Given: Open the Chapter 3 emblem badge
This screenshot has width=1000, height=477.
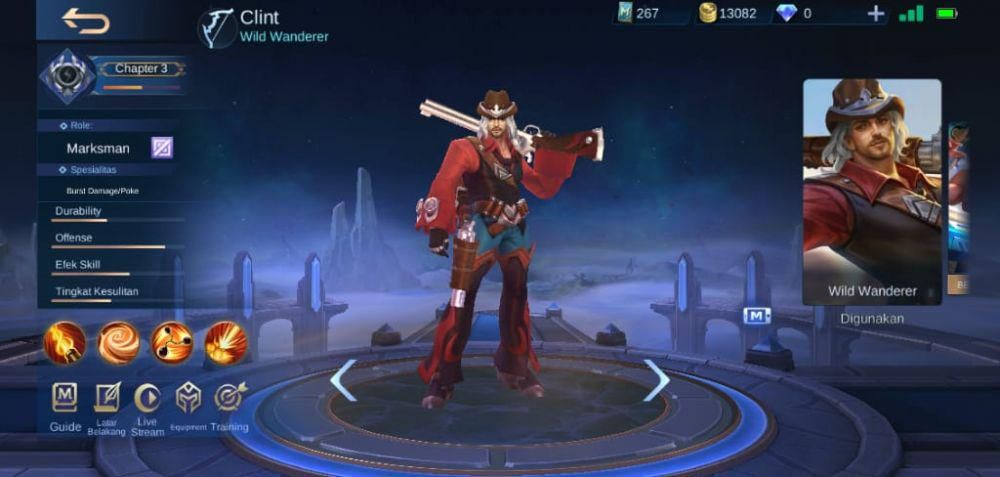Looking at the screenshot, I should 67,76.
